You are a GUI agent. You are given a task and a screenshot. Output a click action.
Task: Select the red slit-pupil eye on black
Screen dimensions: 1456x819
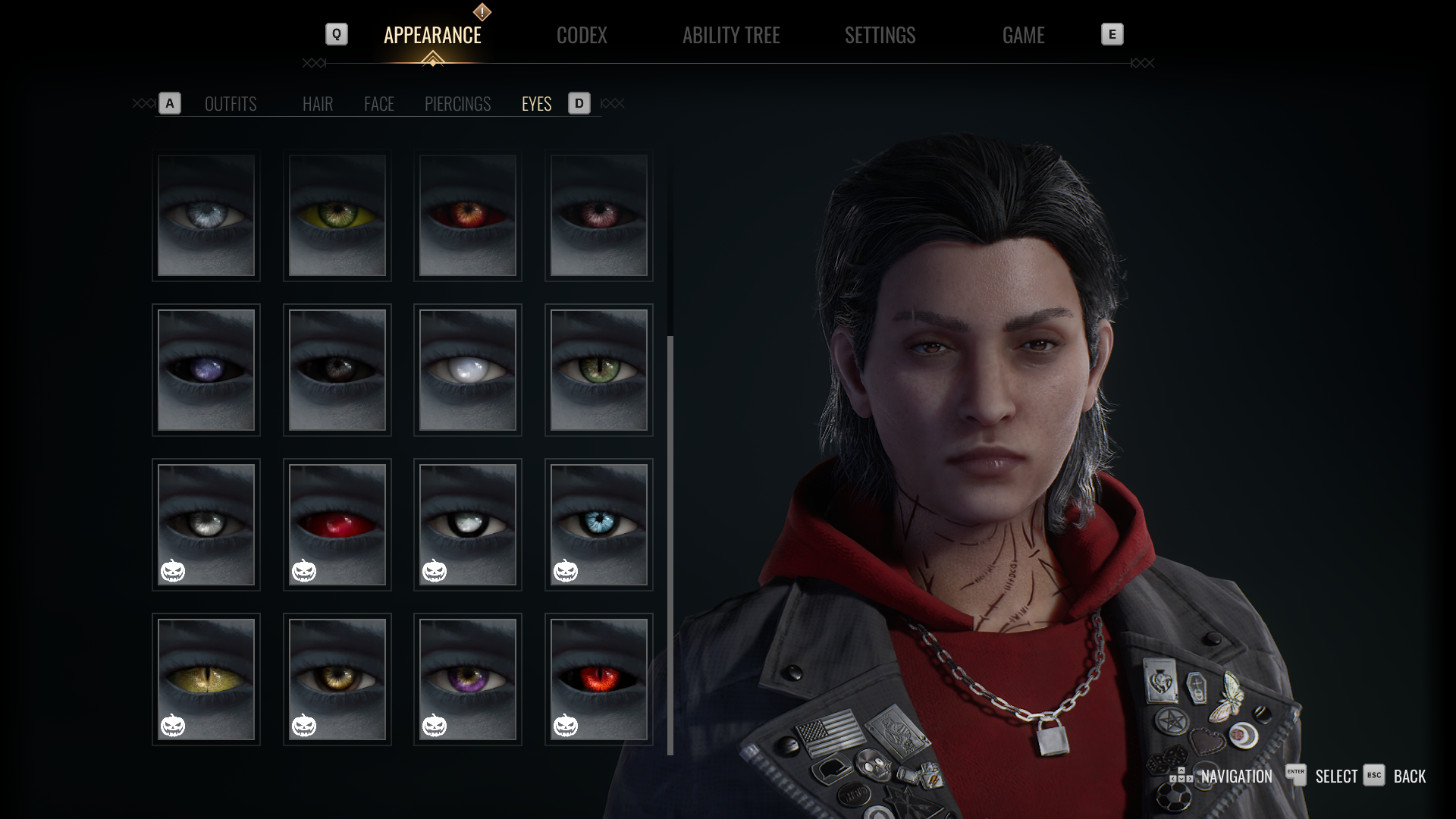tap(599, 679)
